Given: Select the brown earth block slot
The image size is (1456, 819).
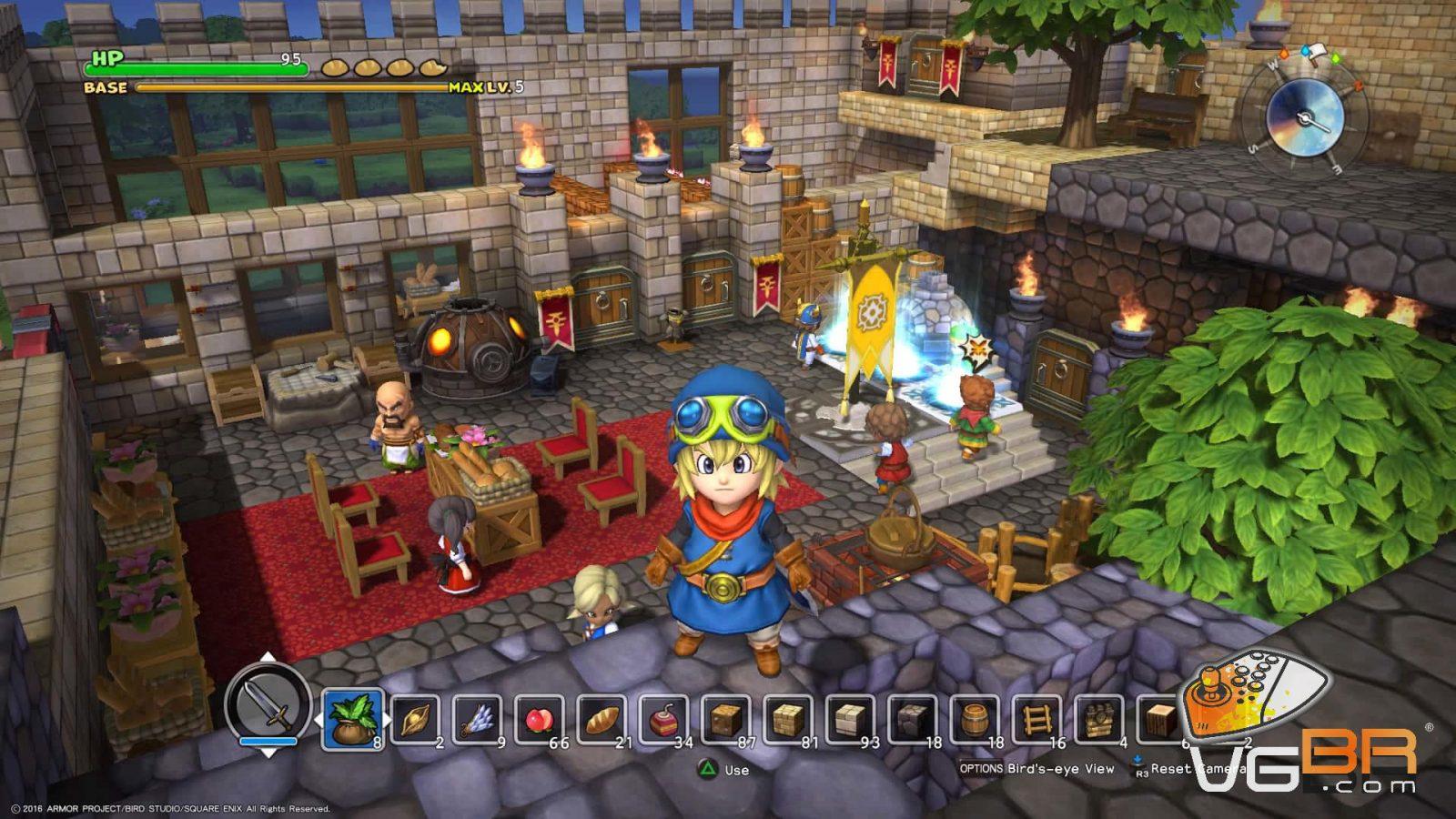Looking at the screenshot, I should pyautogui.click(x=728, y=720).
